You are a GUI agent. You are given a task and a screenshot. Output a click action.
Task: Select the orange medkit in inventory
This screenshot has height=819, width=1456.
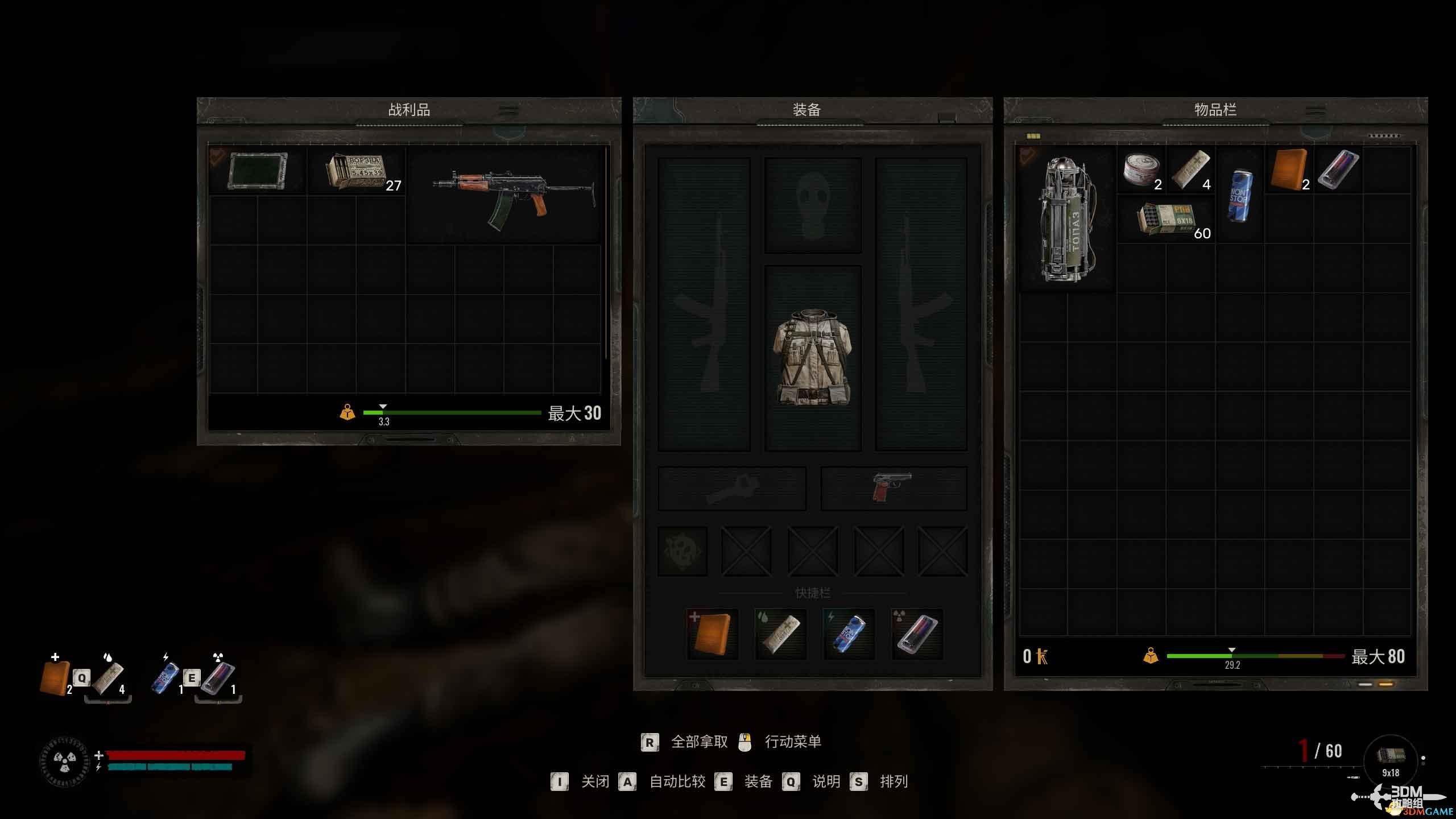click(1288, 169)
